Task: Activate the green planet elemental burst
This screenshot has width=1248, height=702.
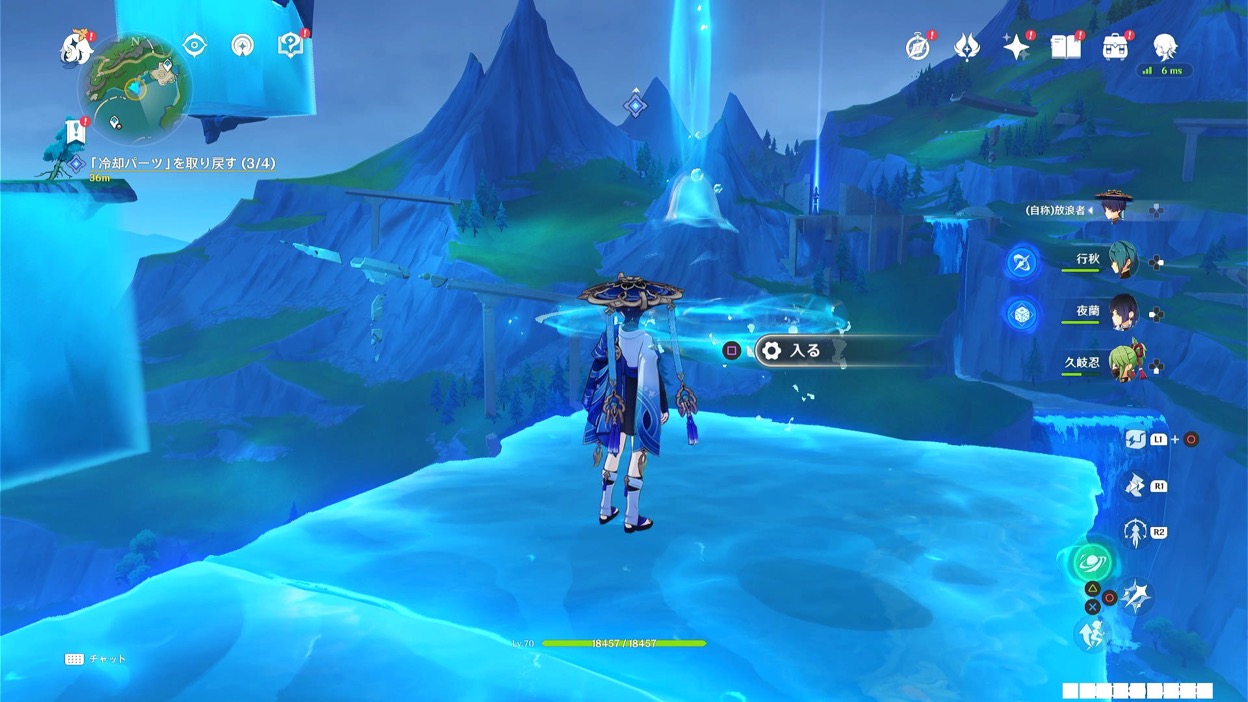Action: [x=1089, y=562]
